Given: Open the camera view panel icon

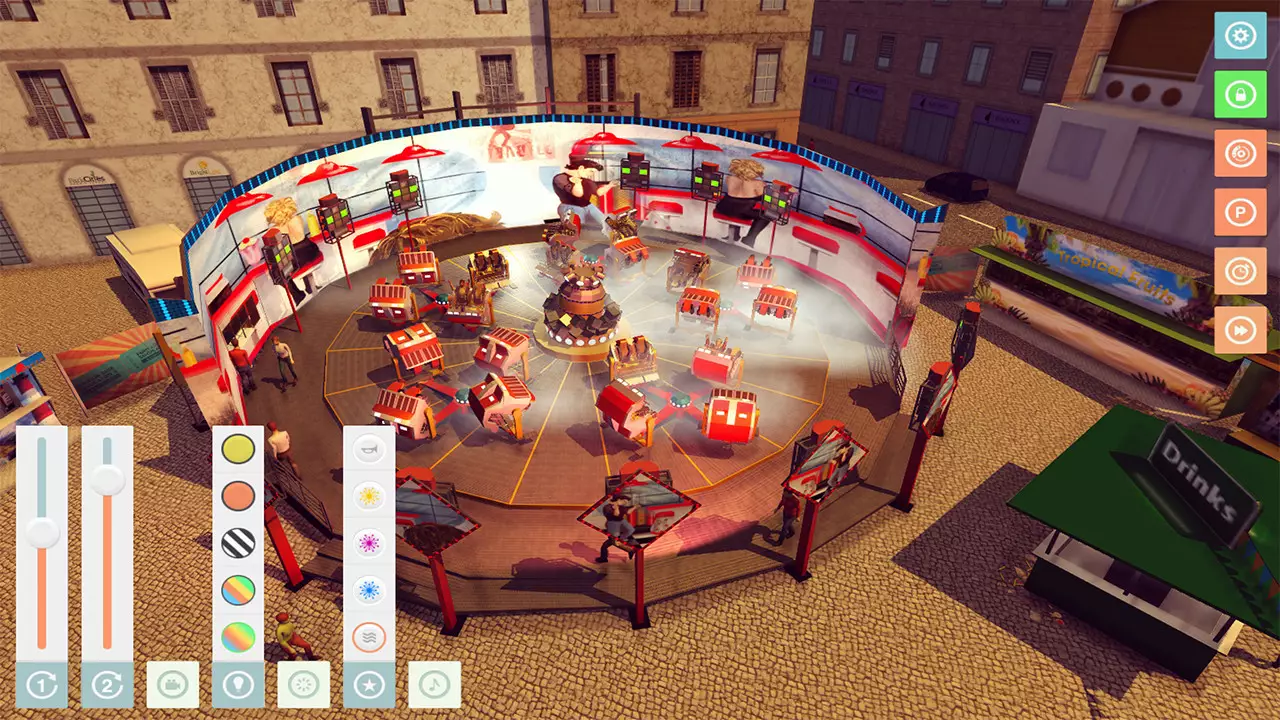Looking at the screenshot, I should (x=174, y=685).
